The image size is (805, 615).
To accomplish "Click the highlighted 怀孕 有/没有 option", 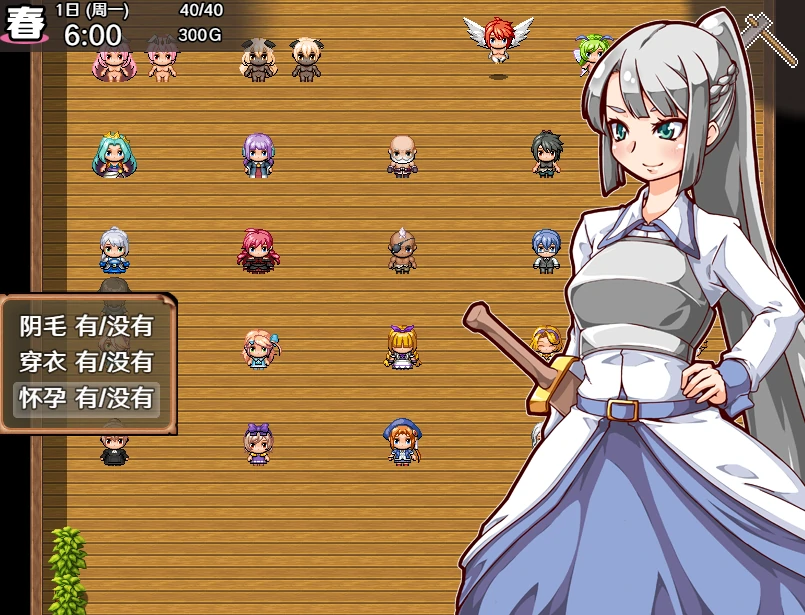I will pos(87,398).
